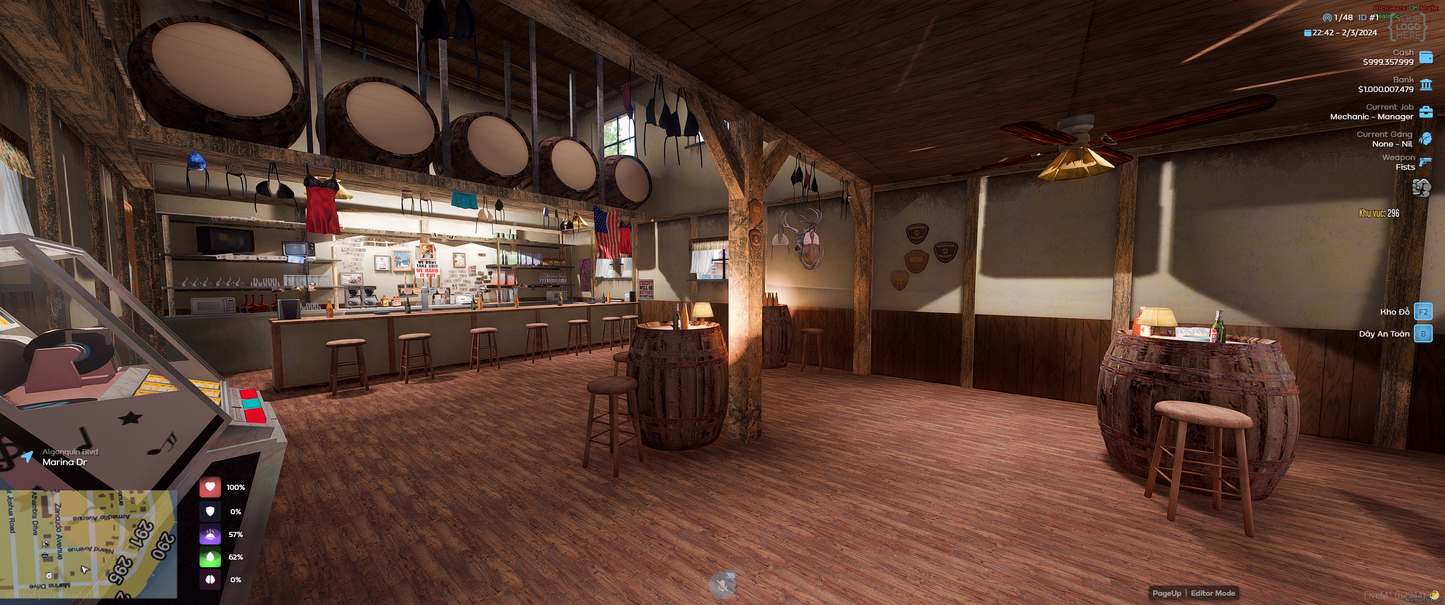Choose the Weapon pistol icon

[1425, 162]
